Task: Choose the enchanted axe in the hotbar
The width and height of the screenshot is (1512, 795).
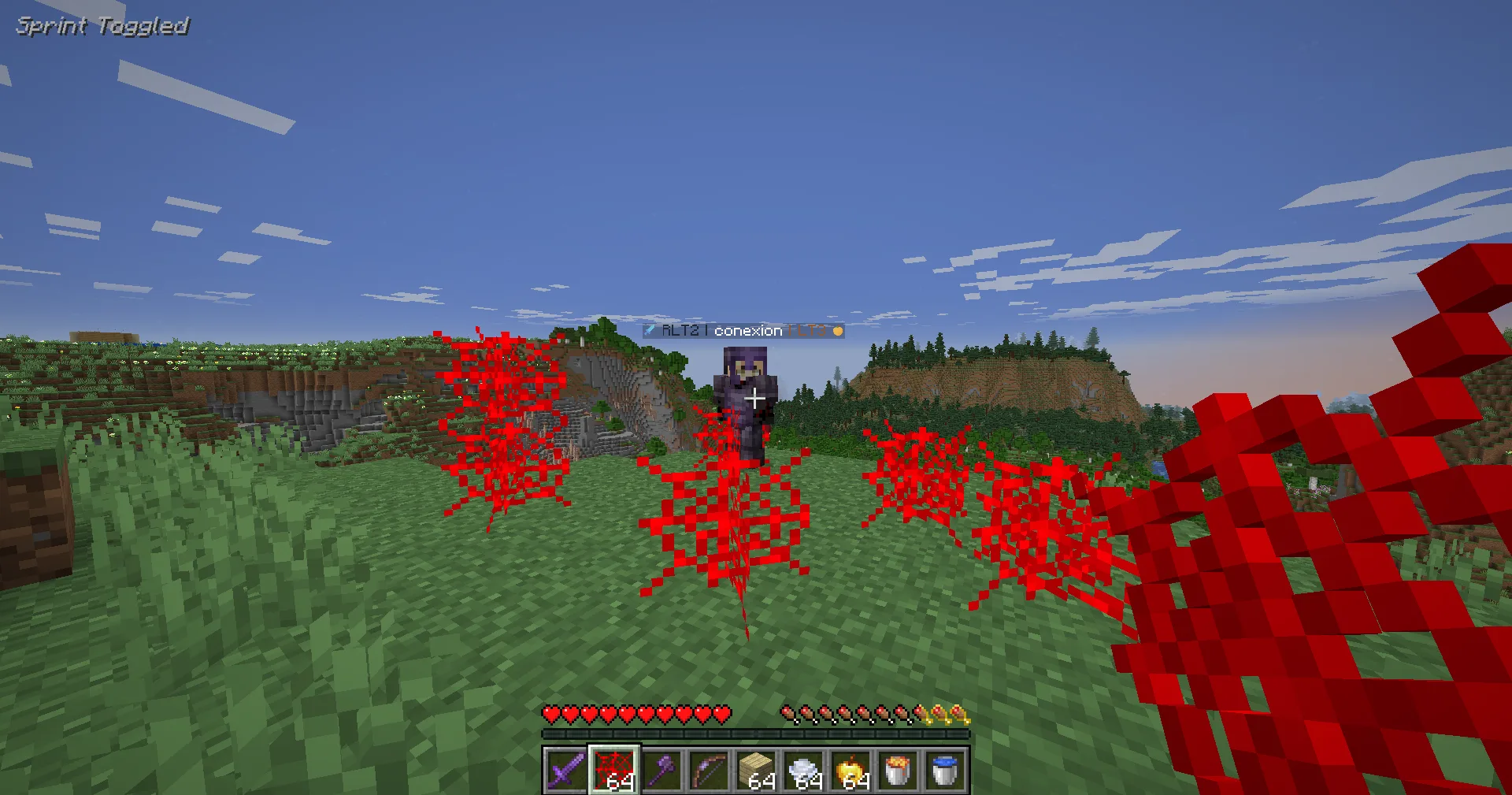Action: (x=661, y=770)
